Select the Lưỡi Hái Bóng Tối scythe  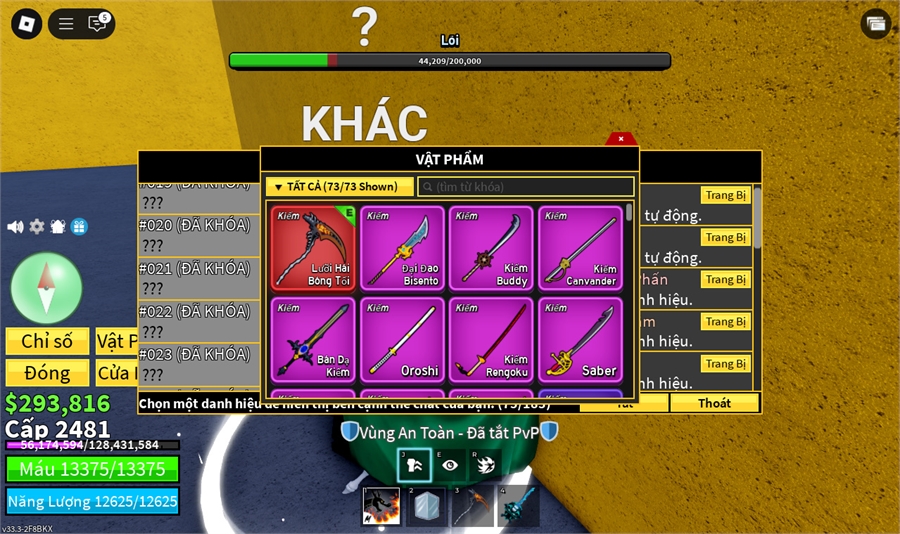click(313, 248)
